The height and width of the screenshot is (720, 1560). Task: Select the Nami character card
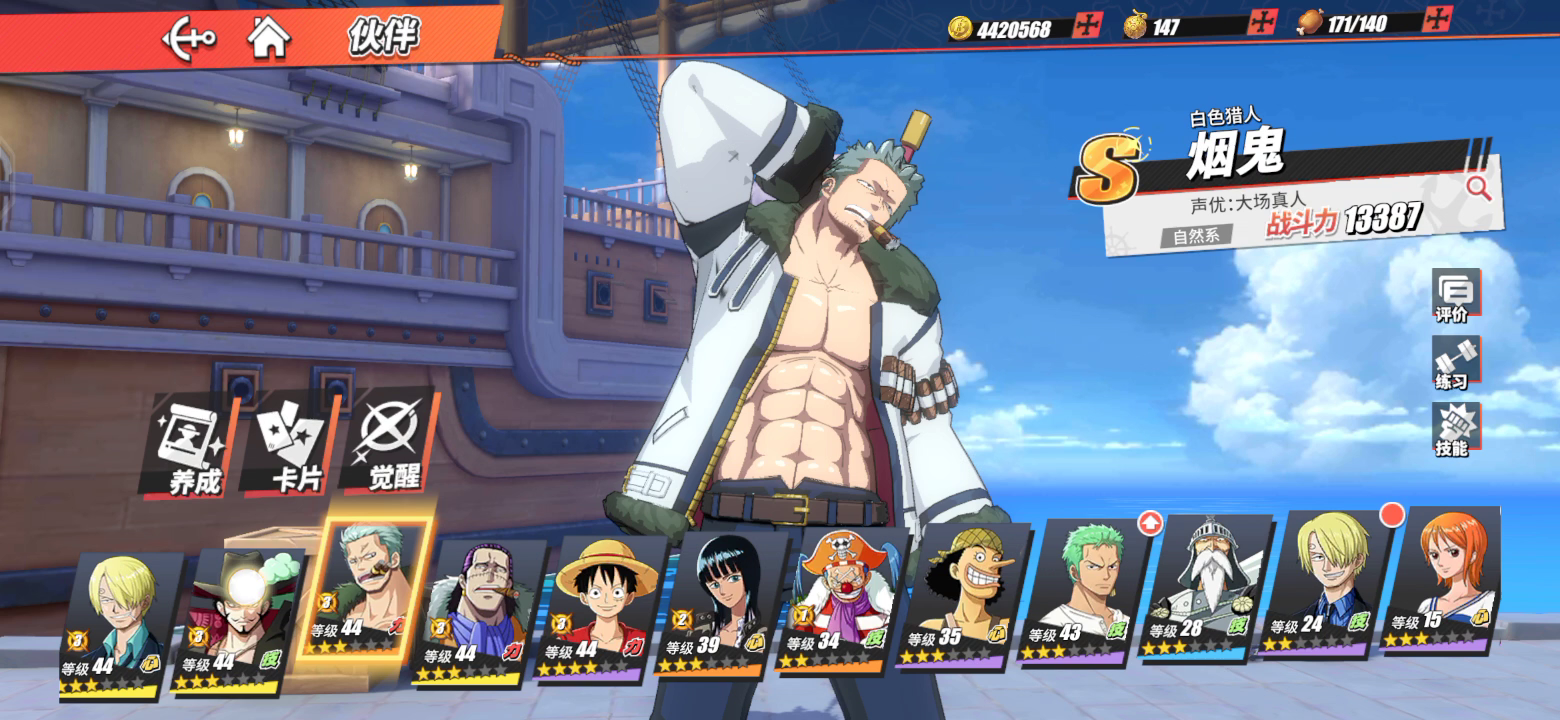pyautogui.click(x=1444, y=580)
